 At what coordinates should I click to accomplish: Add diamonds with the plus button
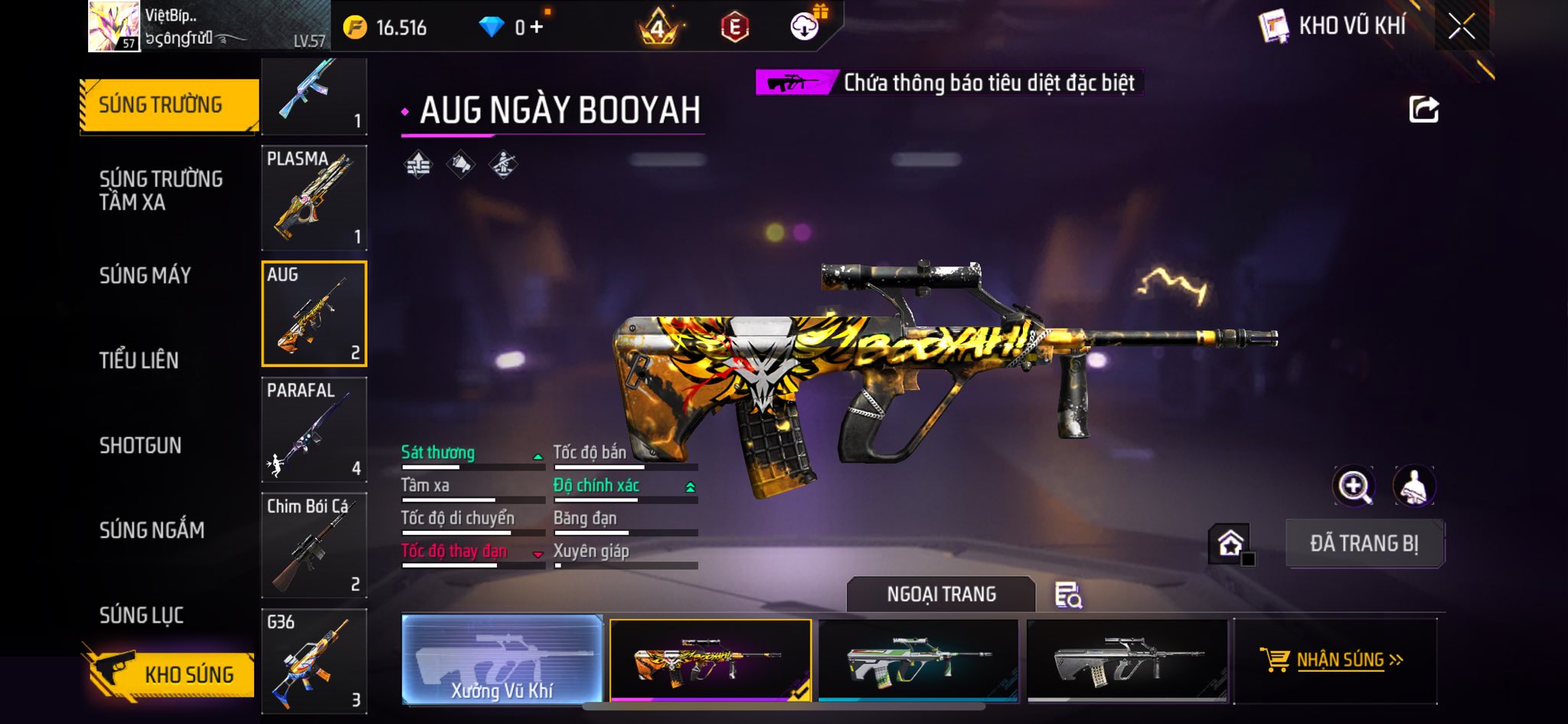(537, 28)
